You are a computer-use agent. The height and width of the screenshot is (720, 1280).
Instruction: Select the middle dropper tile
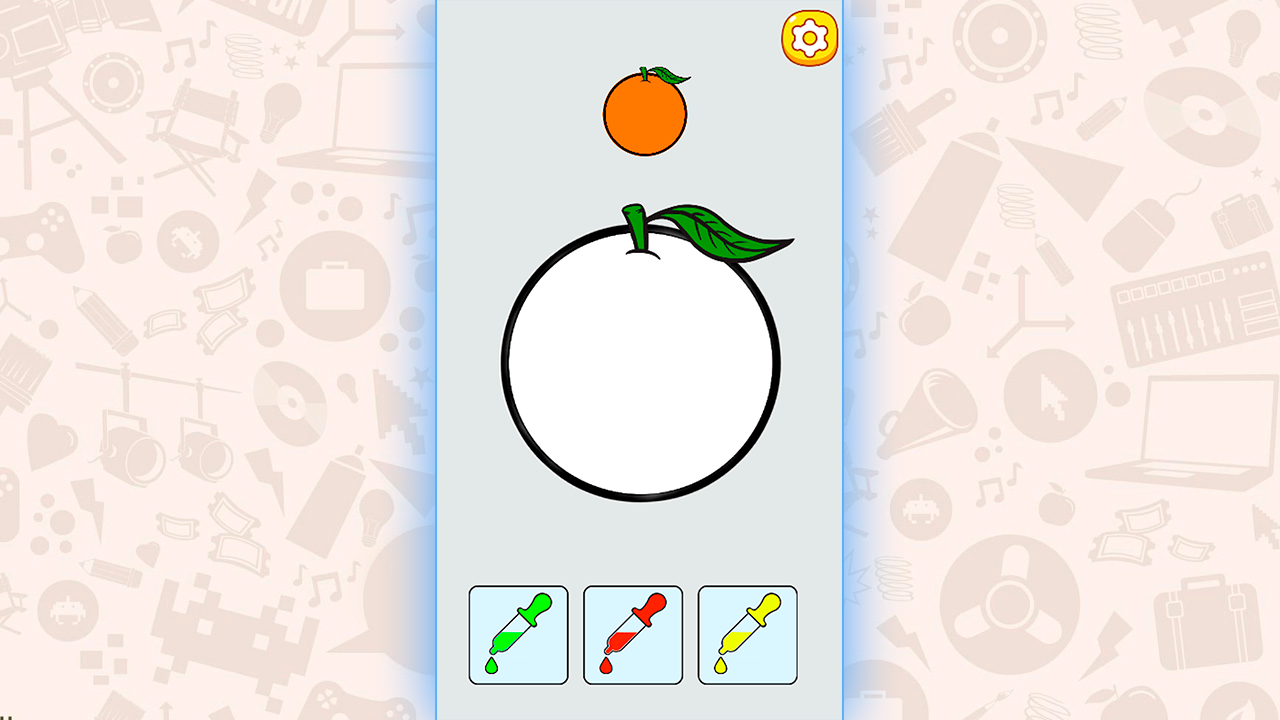[x=633, y=636]
